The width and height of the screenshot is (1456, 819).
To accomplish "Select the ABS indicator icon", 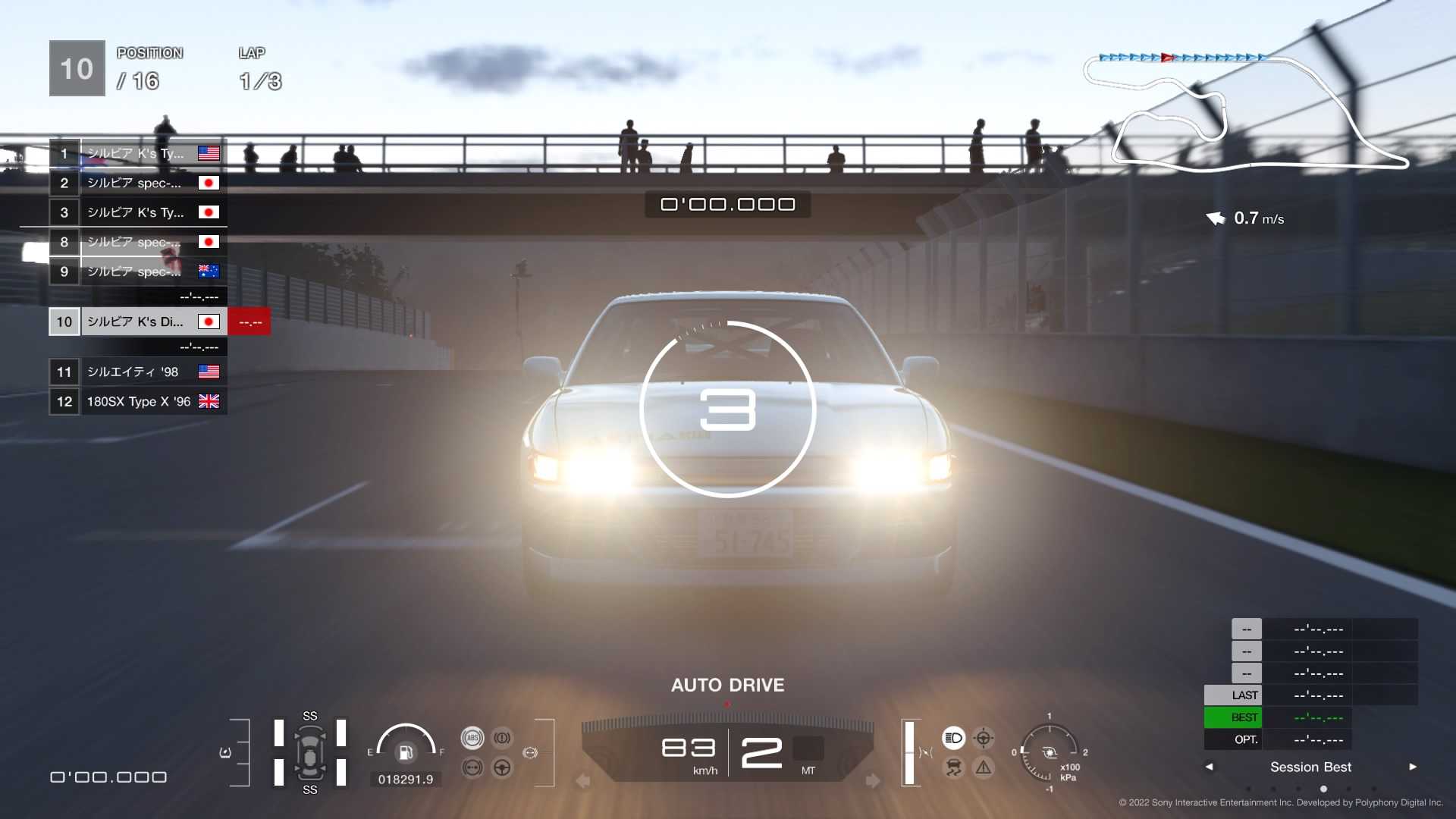I will [x=472, y=737].
